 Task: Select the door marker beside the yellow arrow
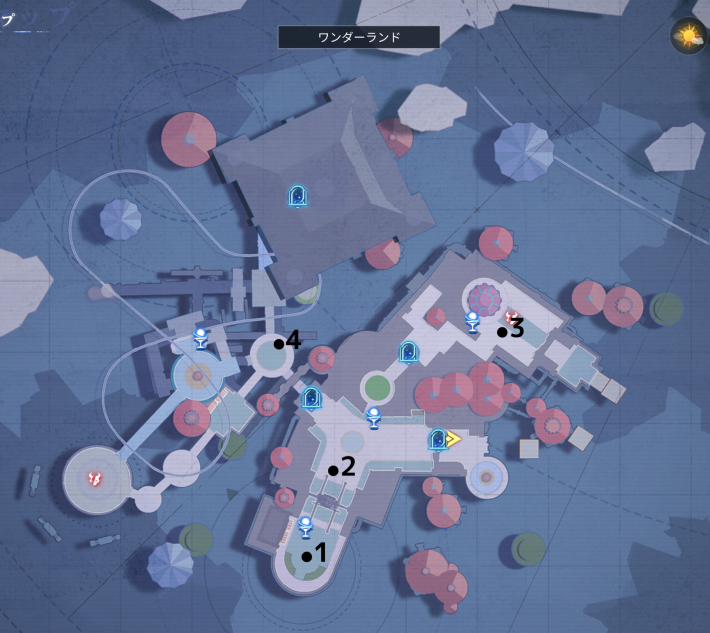tap(436, 439)
